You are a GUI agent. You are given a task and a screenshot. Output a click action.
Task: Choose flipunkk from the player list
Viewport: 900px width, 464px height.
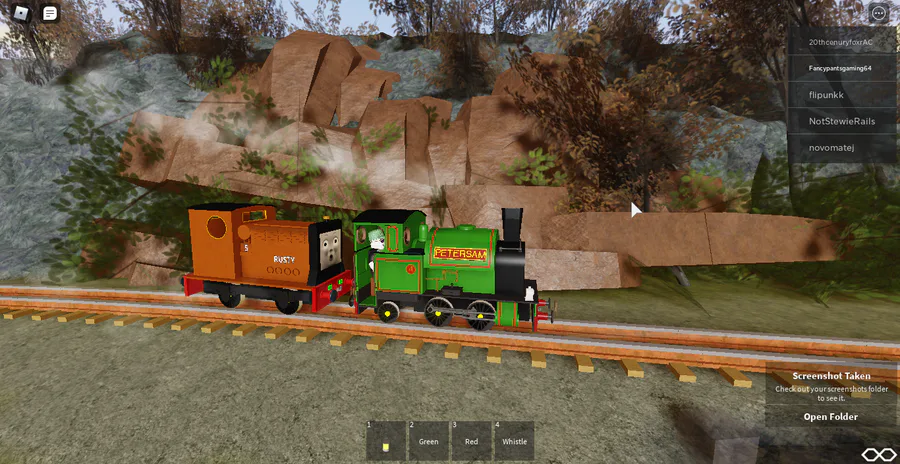[x=841, y=94]
